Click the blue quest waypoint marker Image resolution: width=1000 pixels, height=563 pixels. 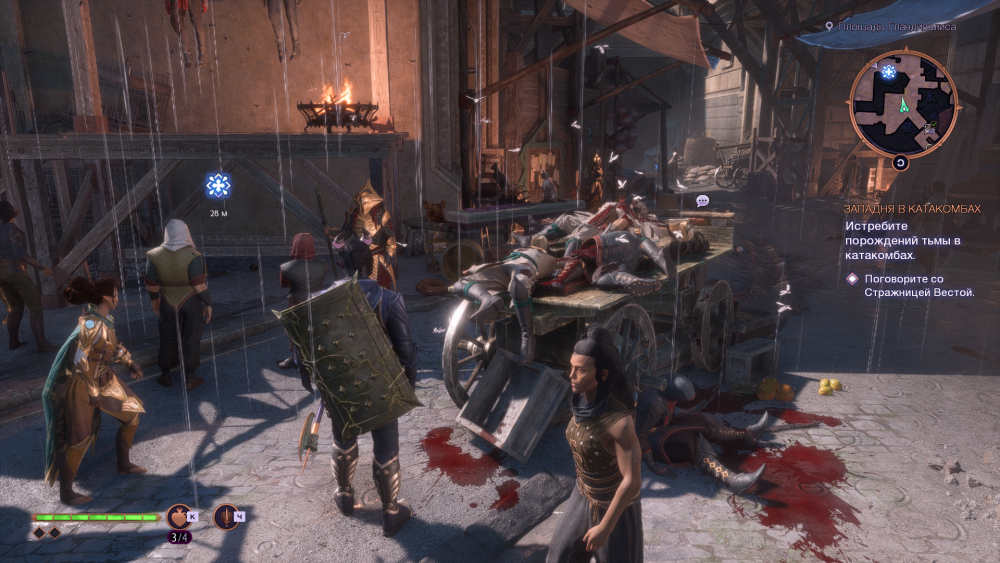[218, 184]
